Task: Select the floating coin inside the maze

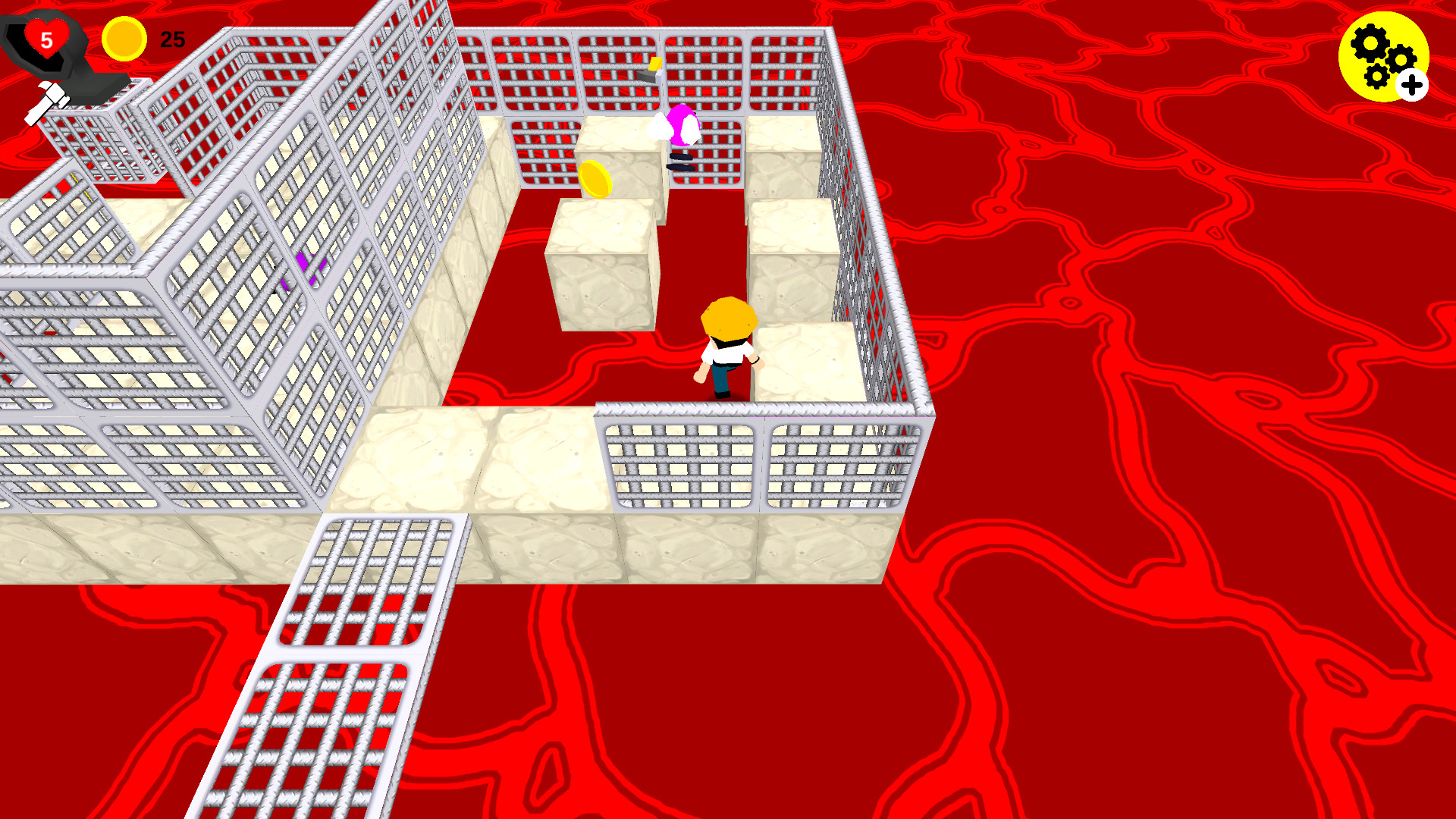Action: (x=596, y=180)
